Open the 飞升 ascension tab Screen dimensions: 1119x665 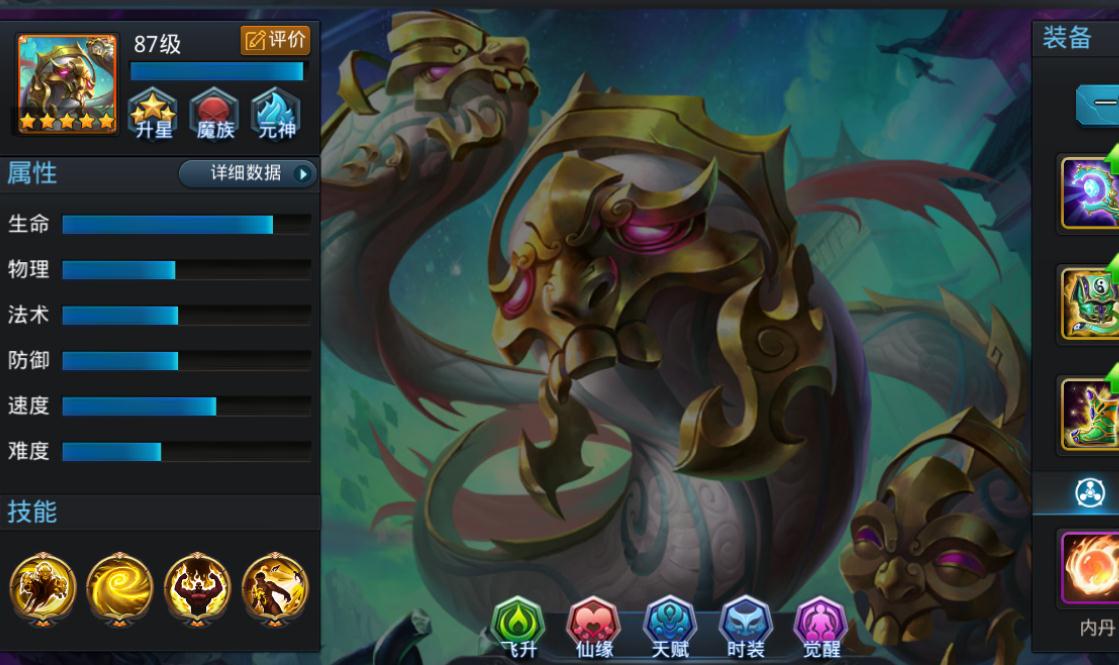click(x=518, y=629)
